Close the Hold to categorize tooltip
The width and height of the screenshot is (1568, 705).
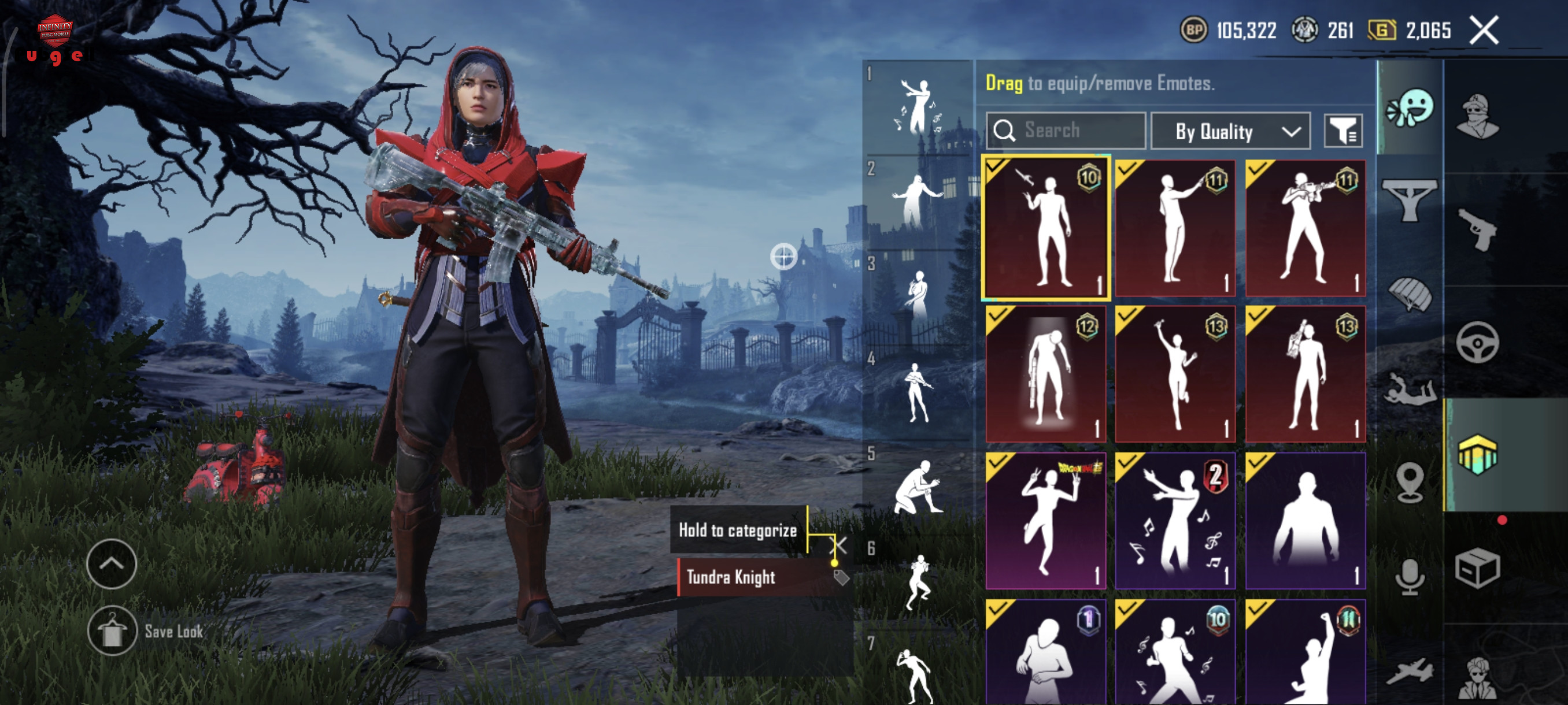pyautogui.click(x=838, y=545)
